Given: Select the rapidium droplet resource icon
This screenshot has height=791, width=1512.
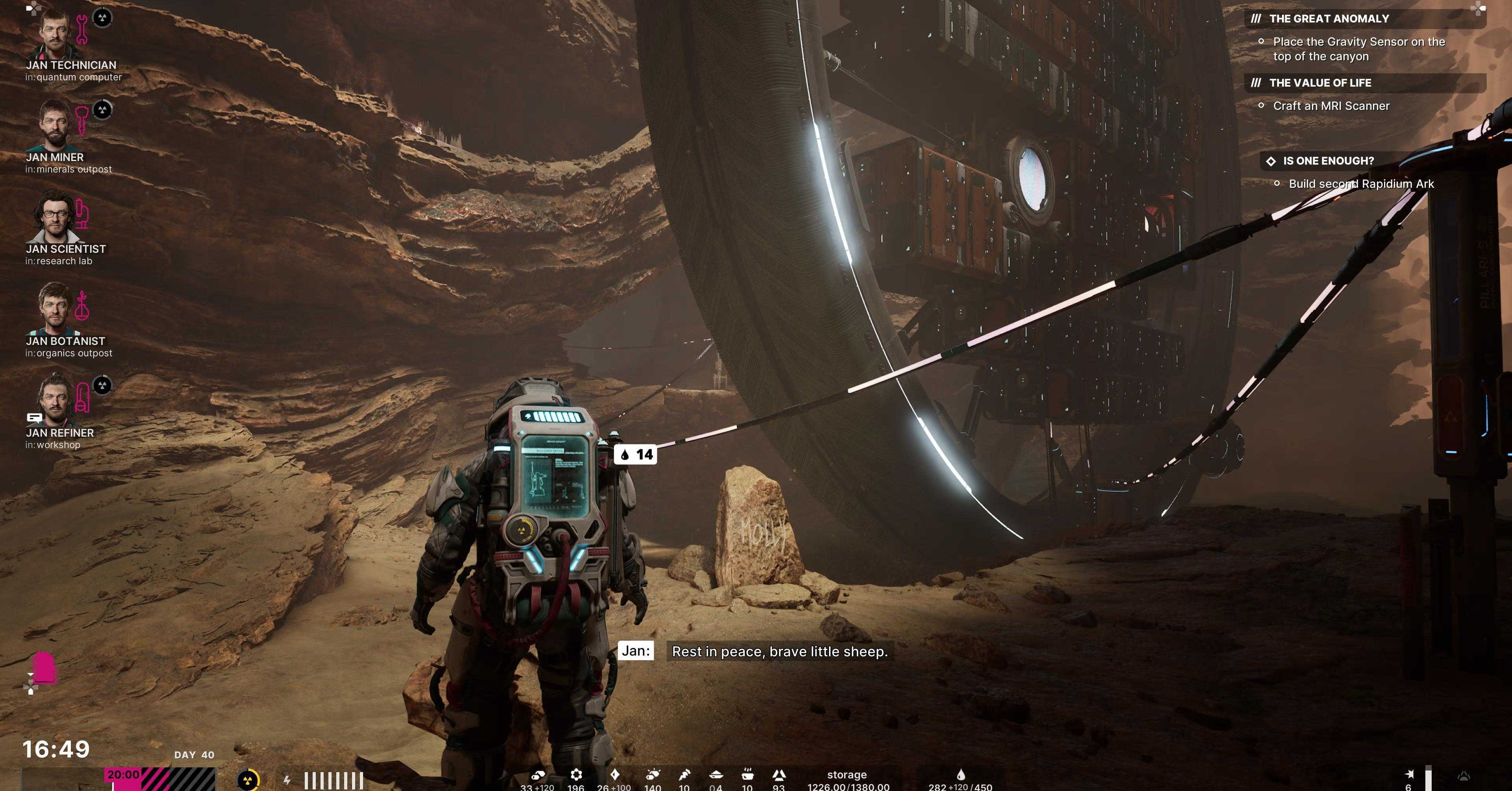Looking at the screenshot, I should (960, 775).
